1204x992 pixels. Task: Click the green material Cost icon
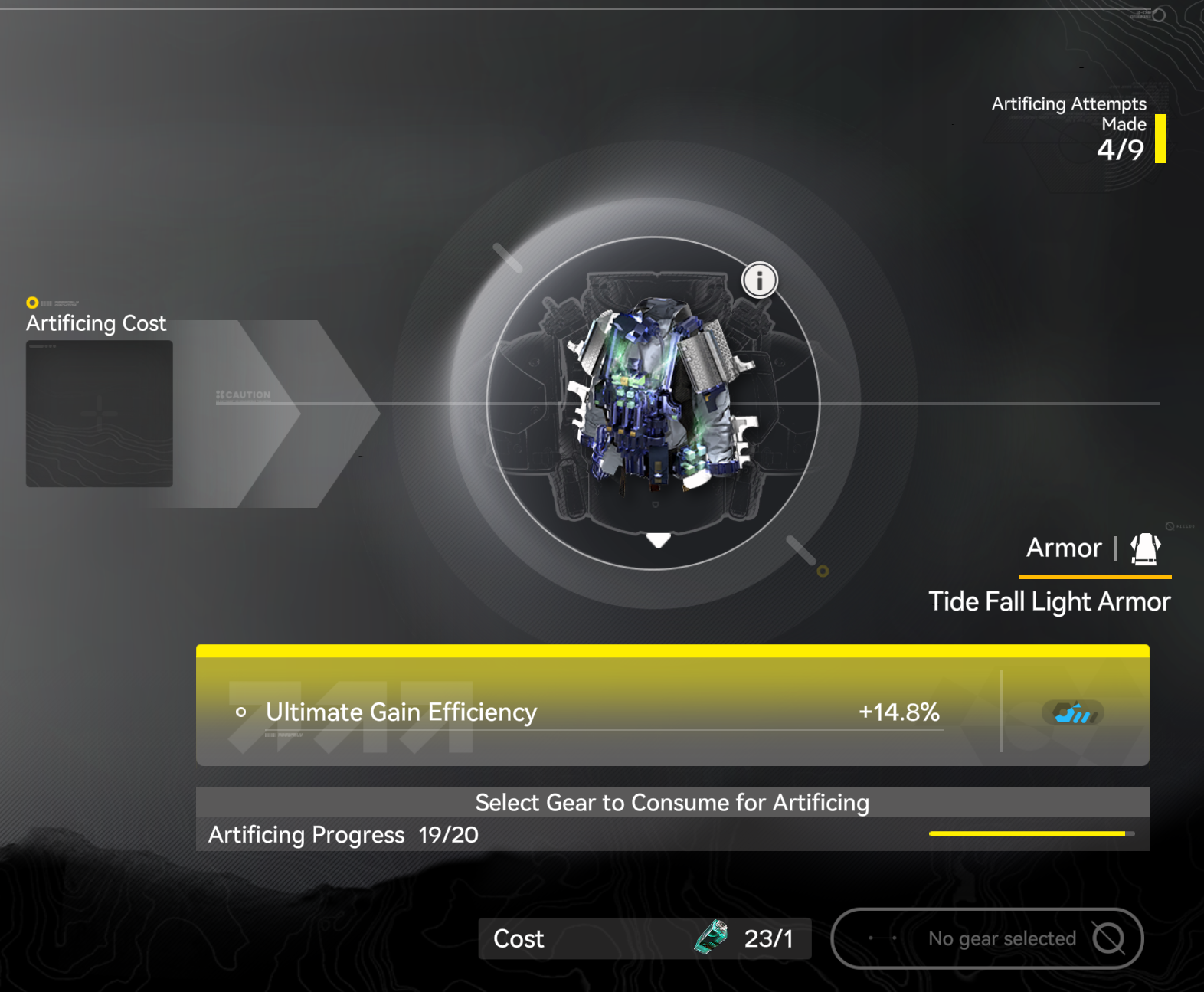click(x=712, y=938)
